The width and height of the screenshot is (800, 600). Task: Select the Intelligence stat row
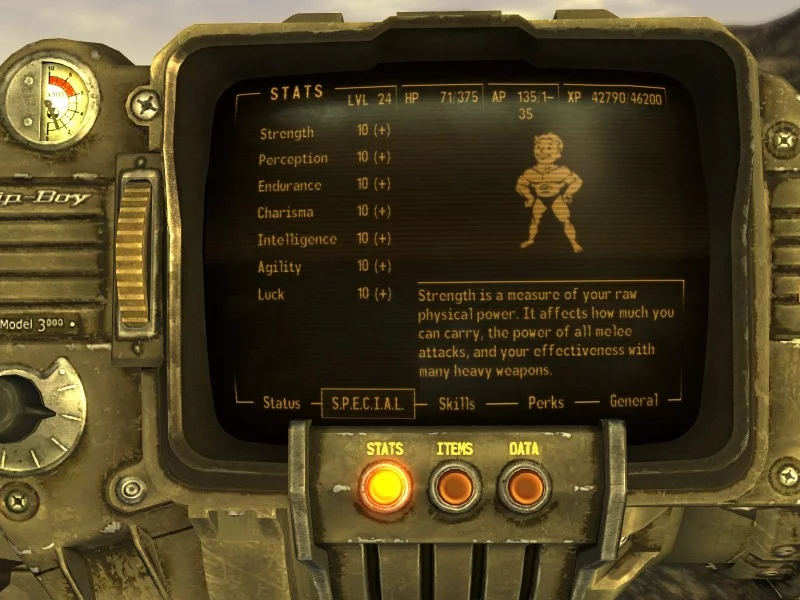[298, 239]
